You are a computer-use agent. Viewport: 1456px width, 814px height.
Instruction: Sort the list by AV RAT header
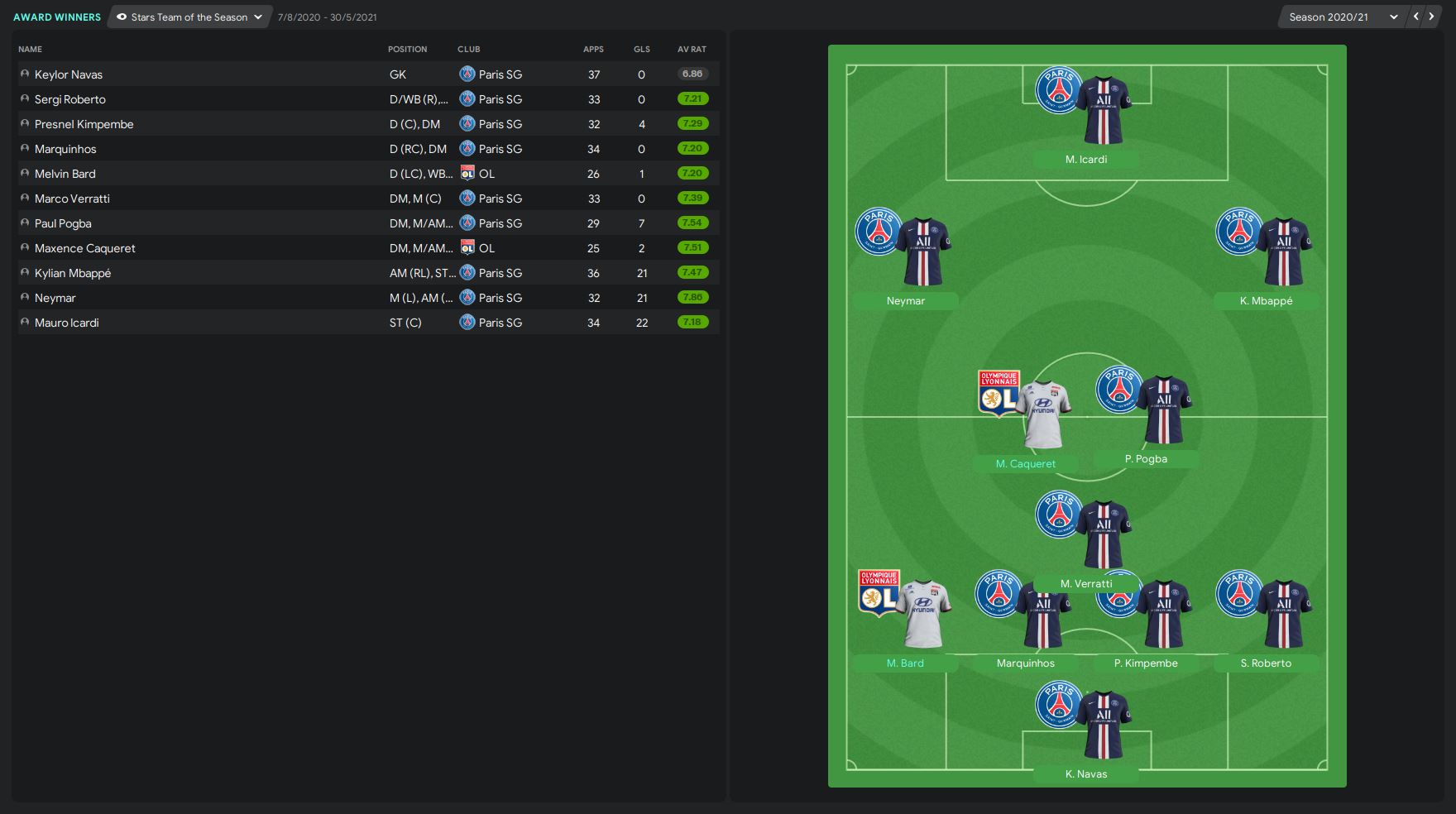coord(692,50)
